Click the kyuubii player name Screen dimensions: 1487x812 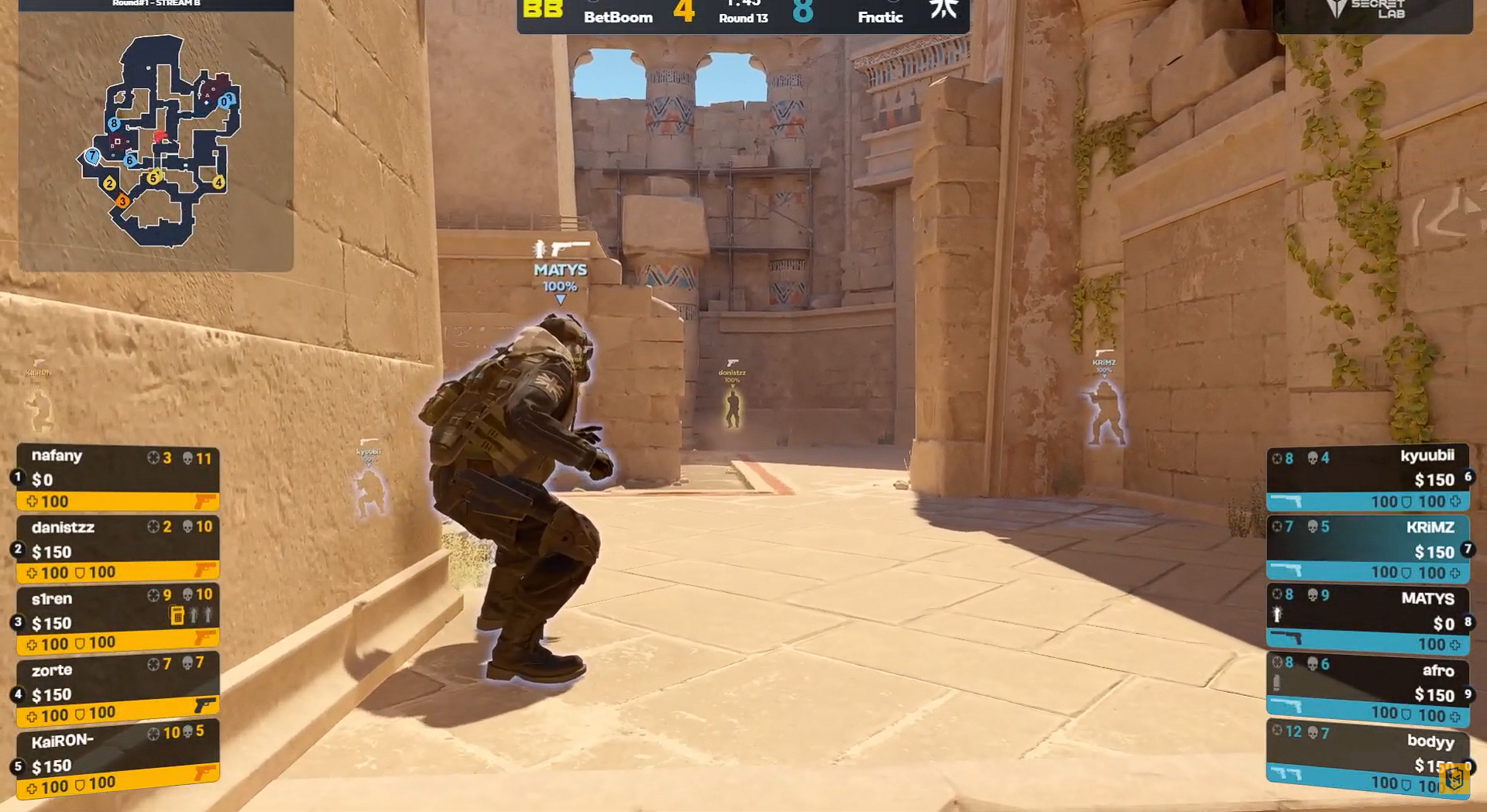point(1429,456)
